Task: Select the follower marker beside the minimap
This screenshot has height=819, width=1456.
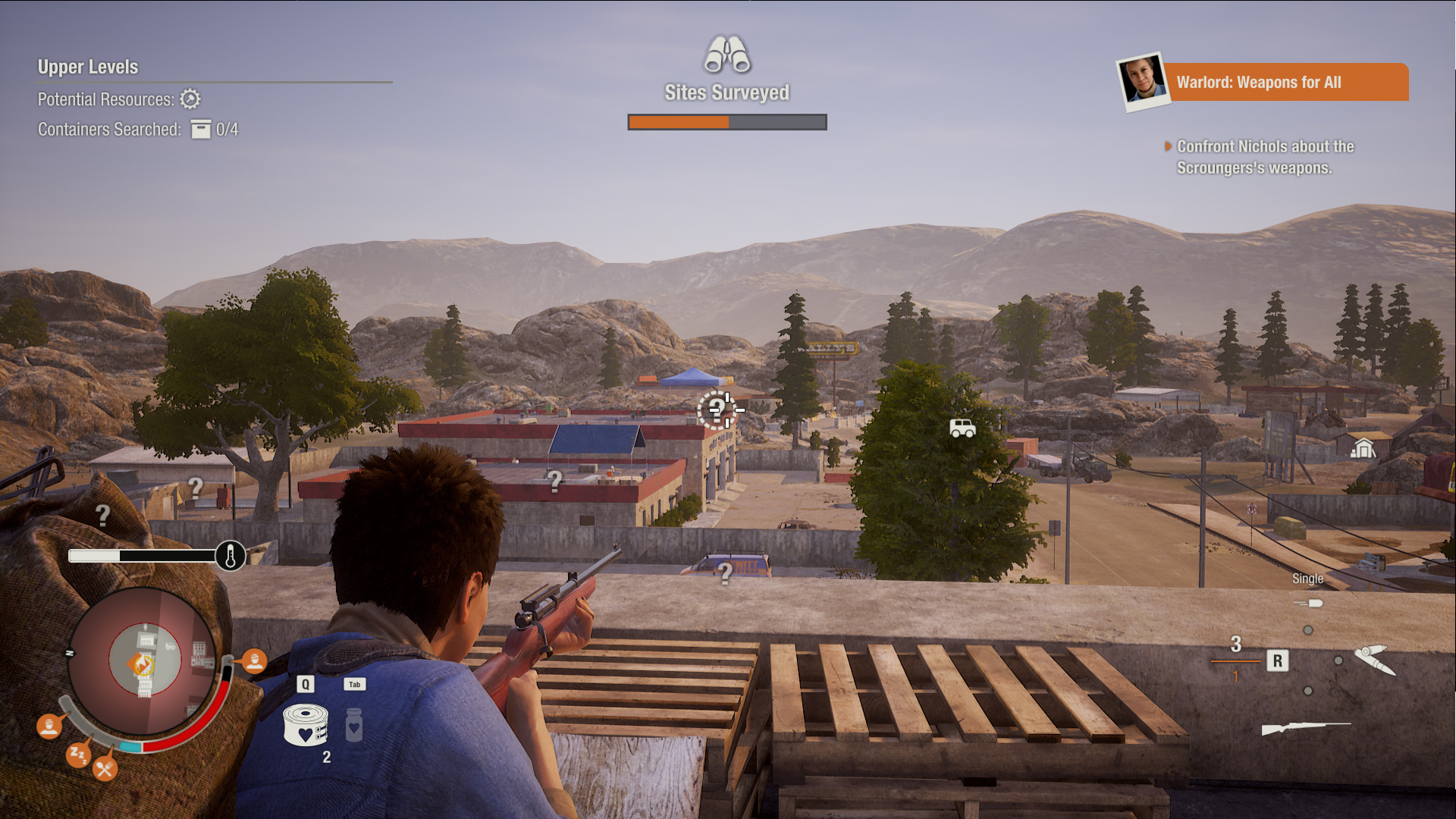Action: pos(254,661)
